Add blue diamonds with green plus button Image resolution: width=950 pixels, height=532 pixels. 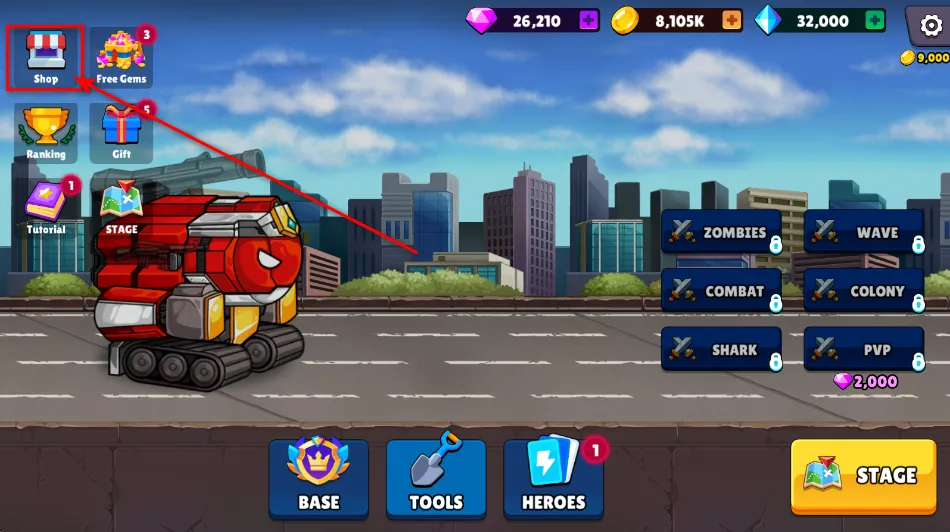click(x=875, y=20)
